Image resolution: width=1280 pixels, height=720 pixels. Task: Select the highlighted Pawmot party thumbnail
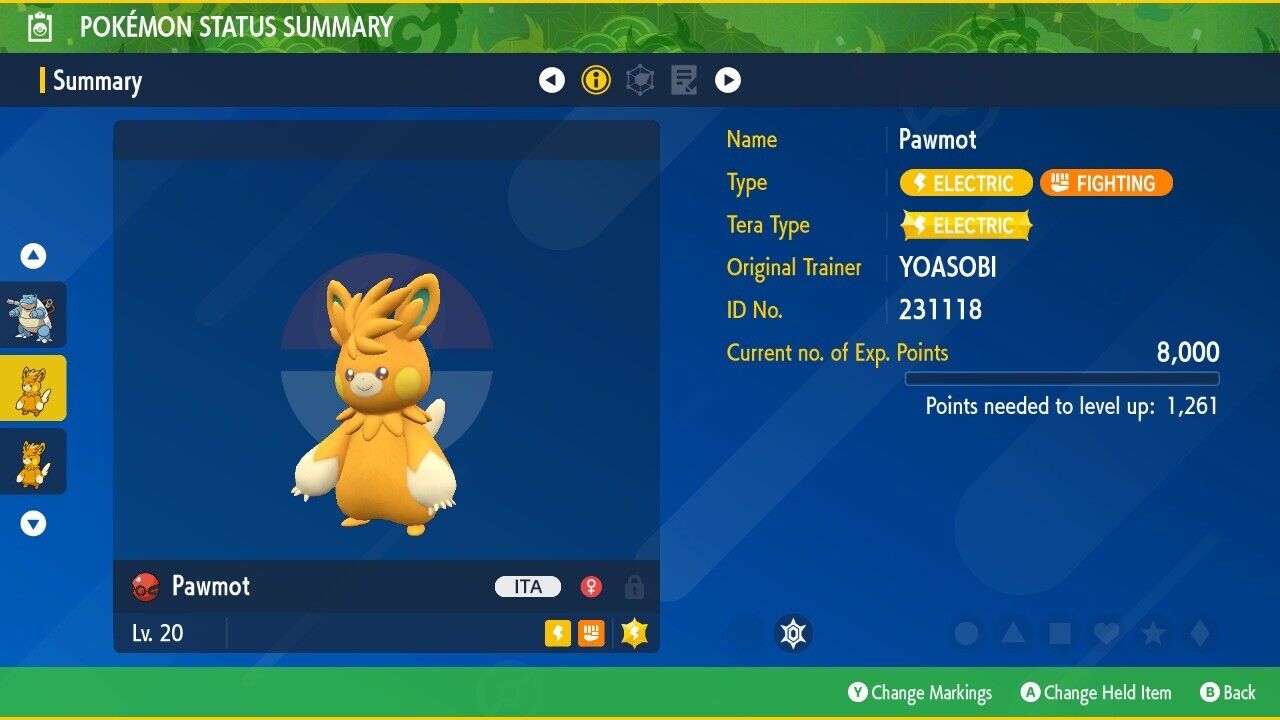coord(33,388)
